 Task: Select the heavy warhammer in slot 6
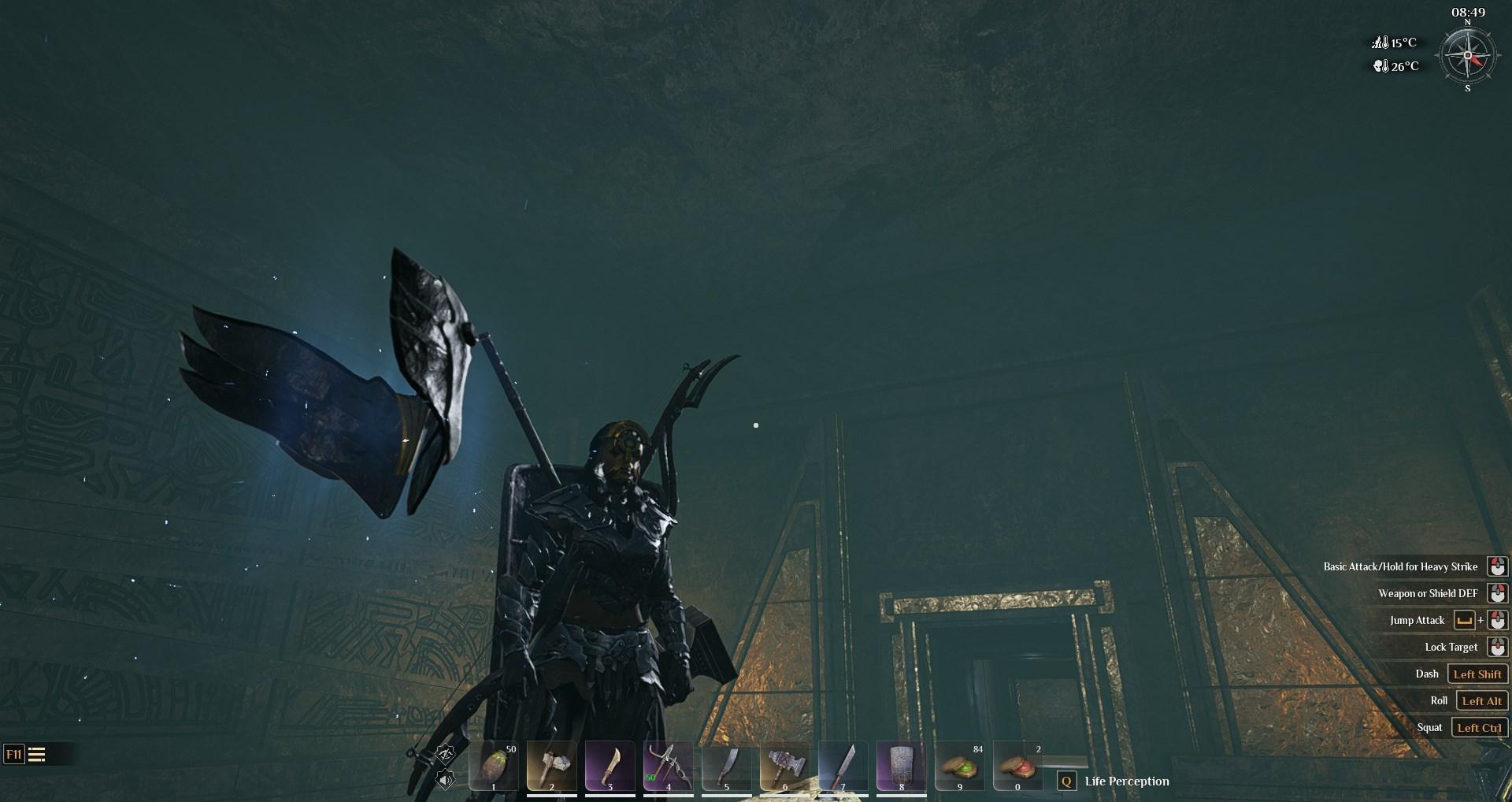pos(784,765)
